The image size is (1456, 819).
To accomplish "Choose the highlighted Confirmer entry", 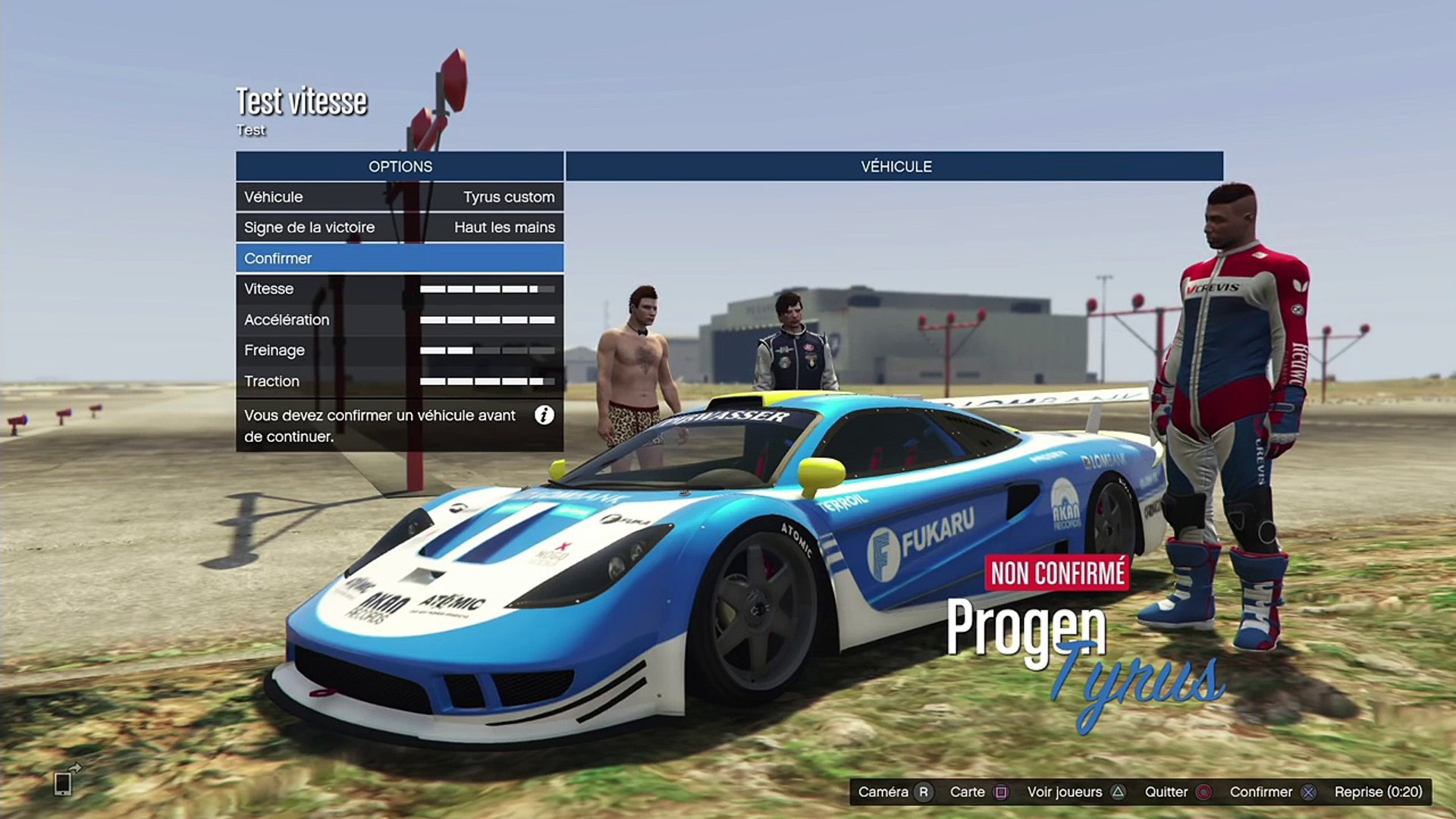I will 400,259.
